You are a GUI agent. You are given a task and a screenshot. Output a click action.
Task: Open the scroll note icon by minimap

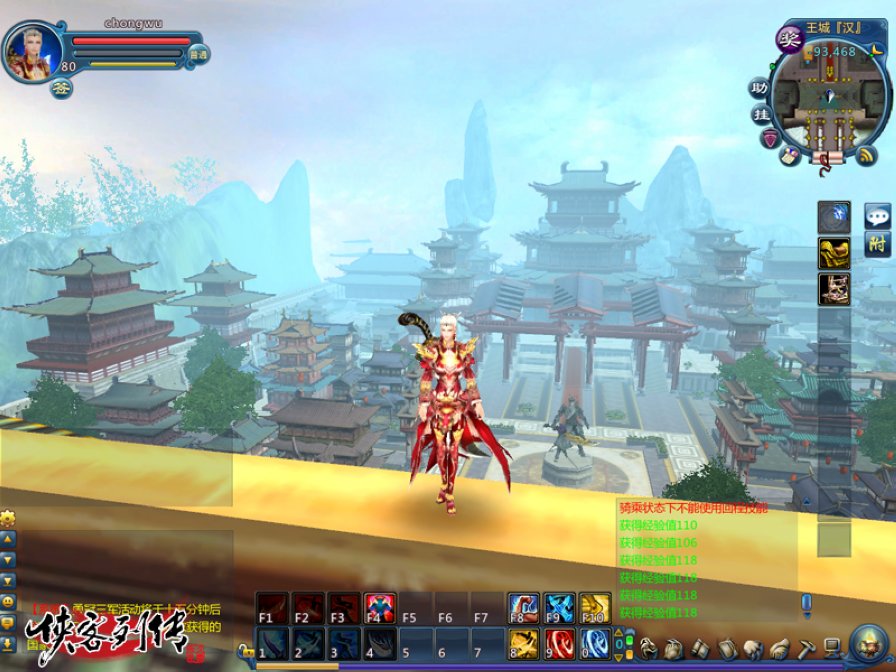pos(790,155)
